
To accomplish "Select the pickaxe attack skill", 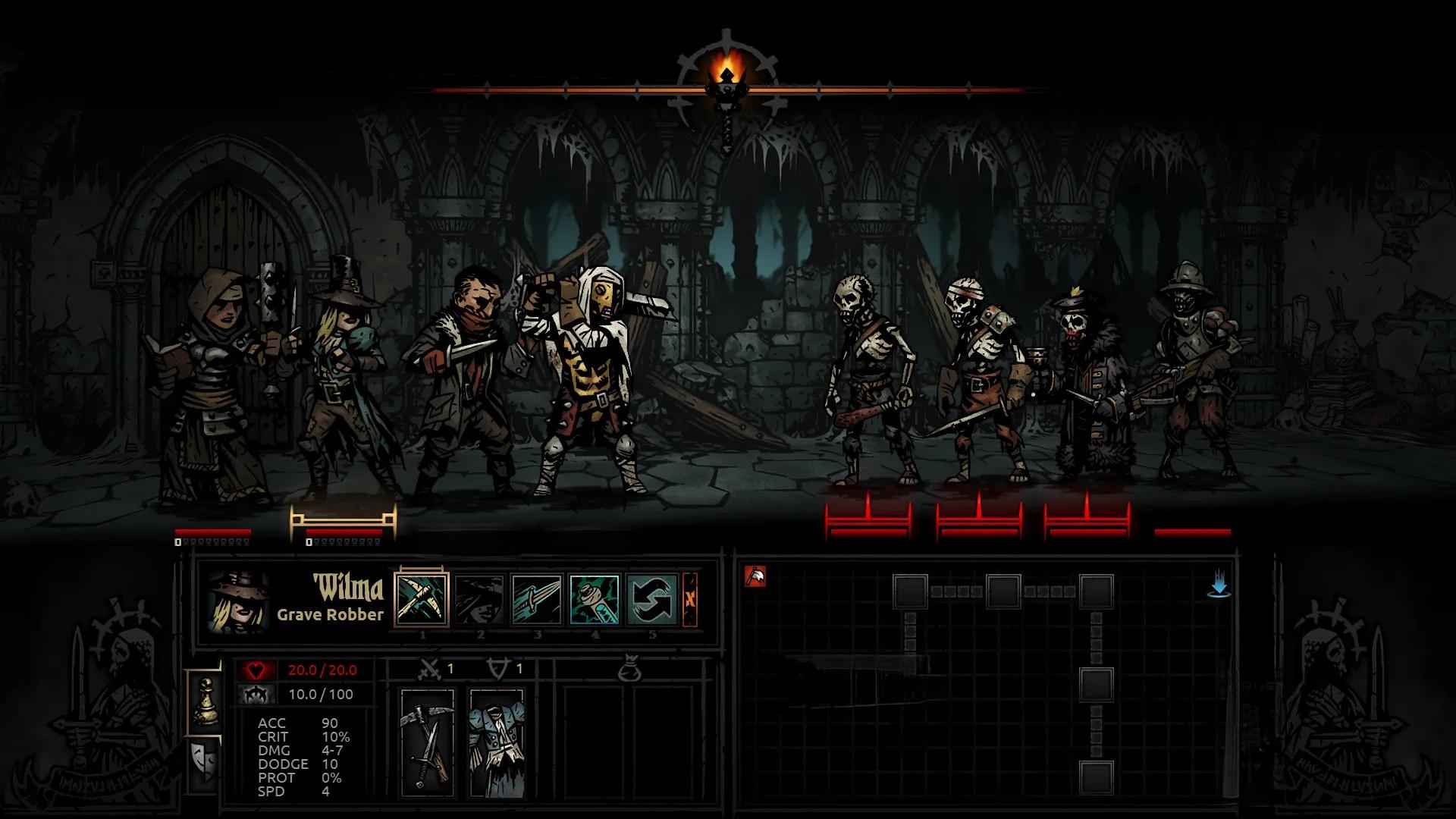I will [x=422, y=599].
